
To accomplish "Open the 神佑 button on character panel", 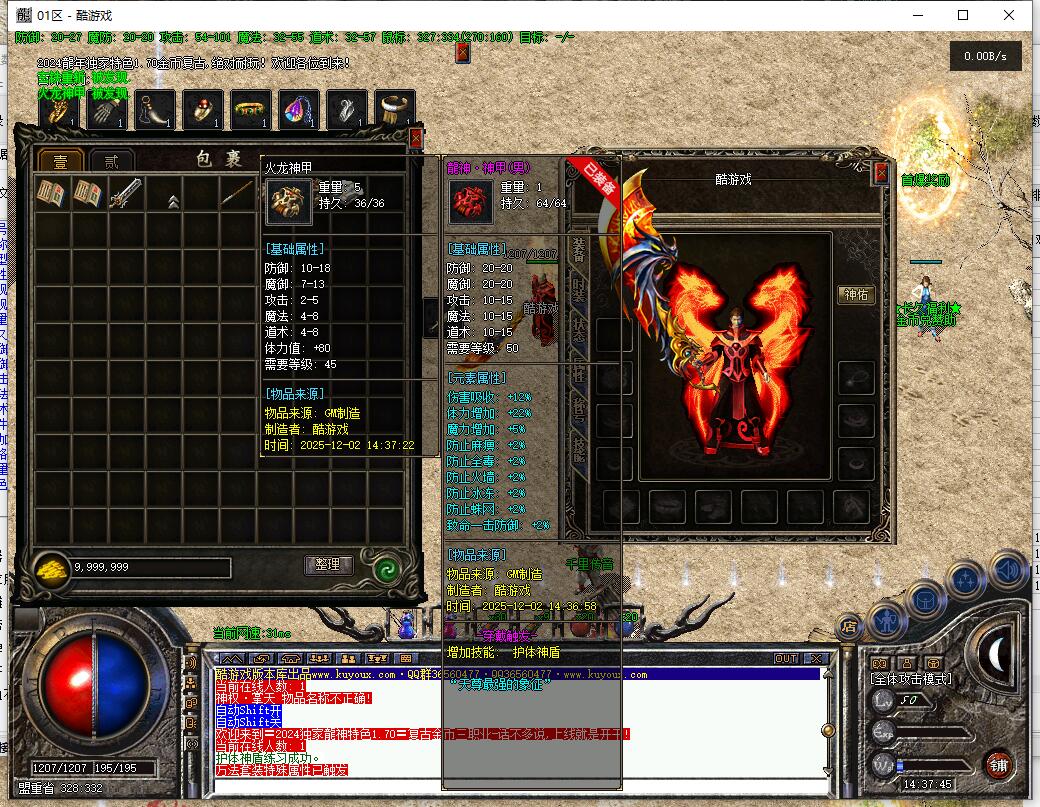I will 856,295.
